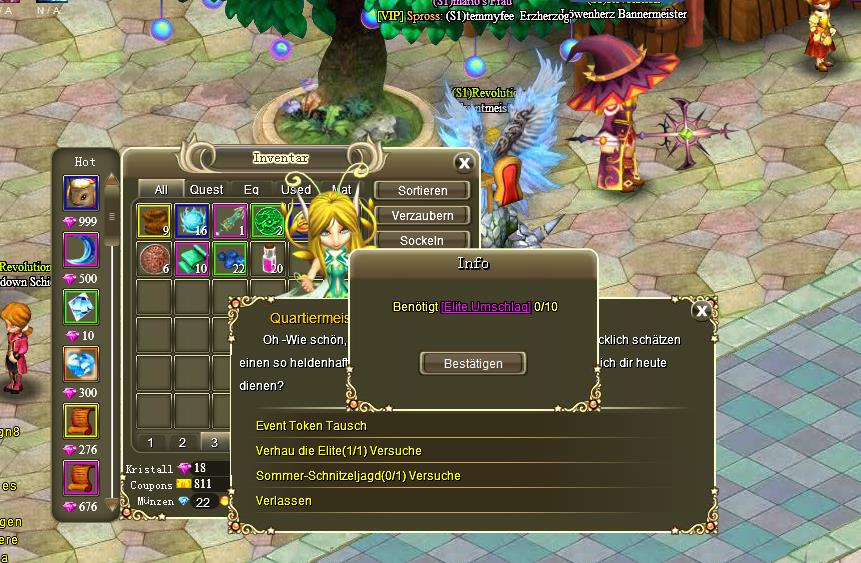Close the Inventar window
Screen dimensions: 861x563
coord(464,163)
